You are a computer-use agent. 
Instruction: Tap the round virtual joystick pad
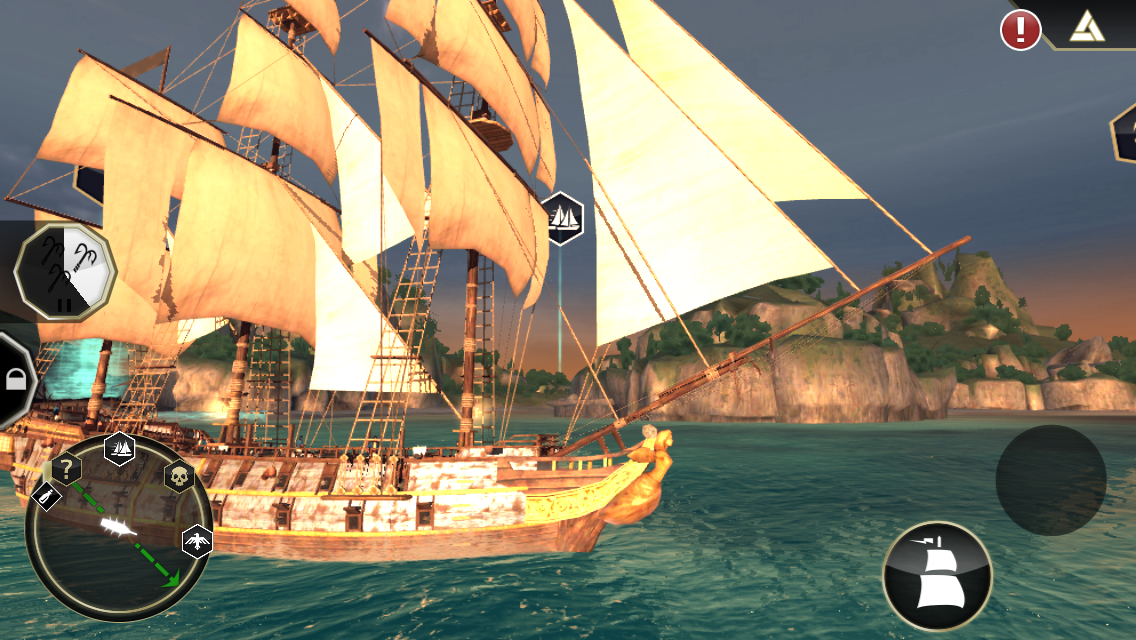coord(1050,480)
